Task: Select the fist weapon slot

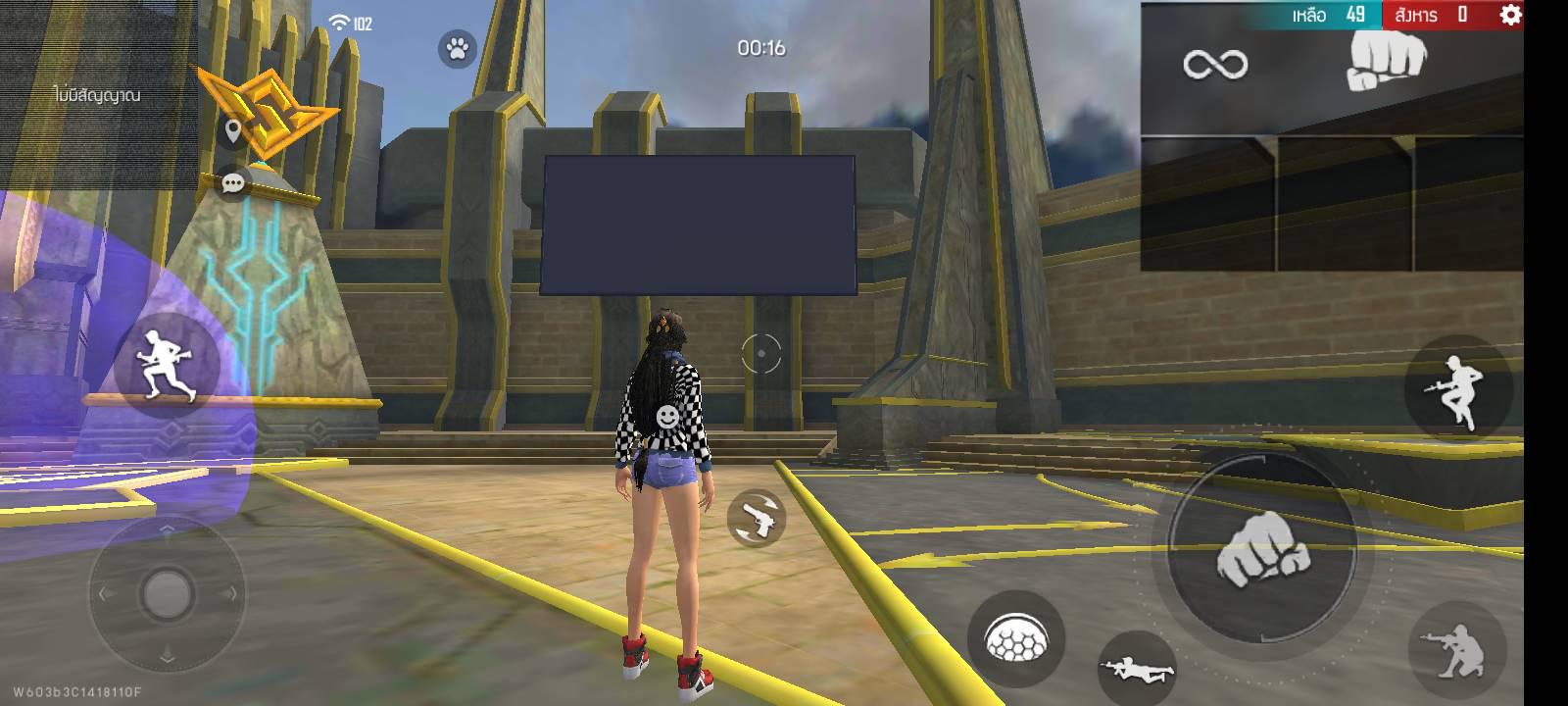Action: 1386,64
